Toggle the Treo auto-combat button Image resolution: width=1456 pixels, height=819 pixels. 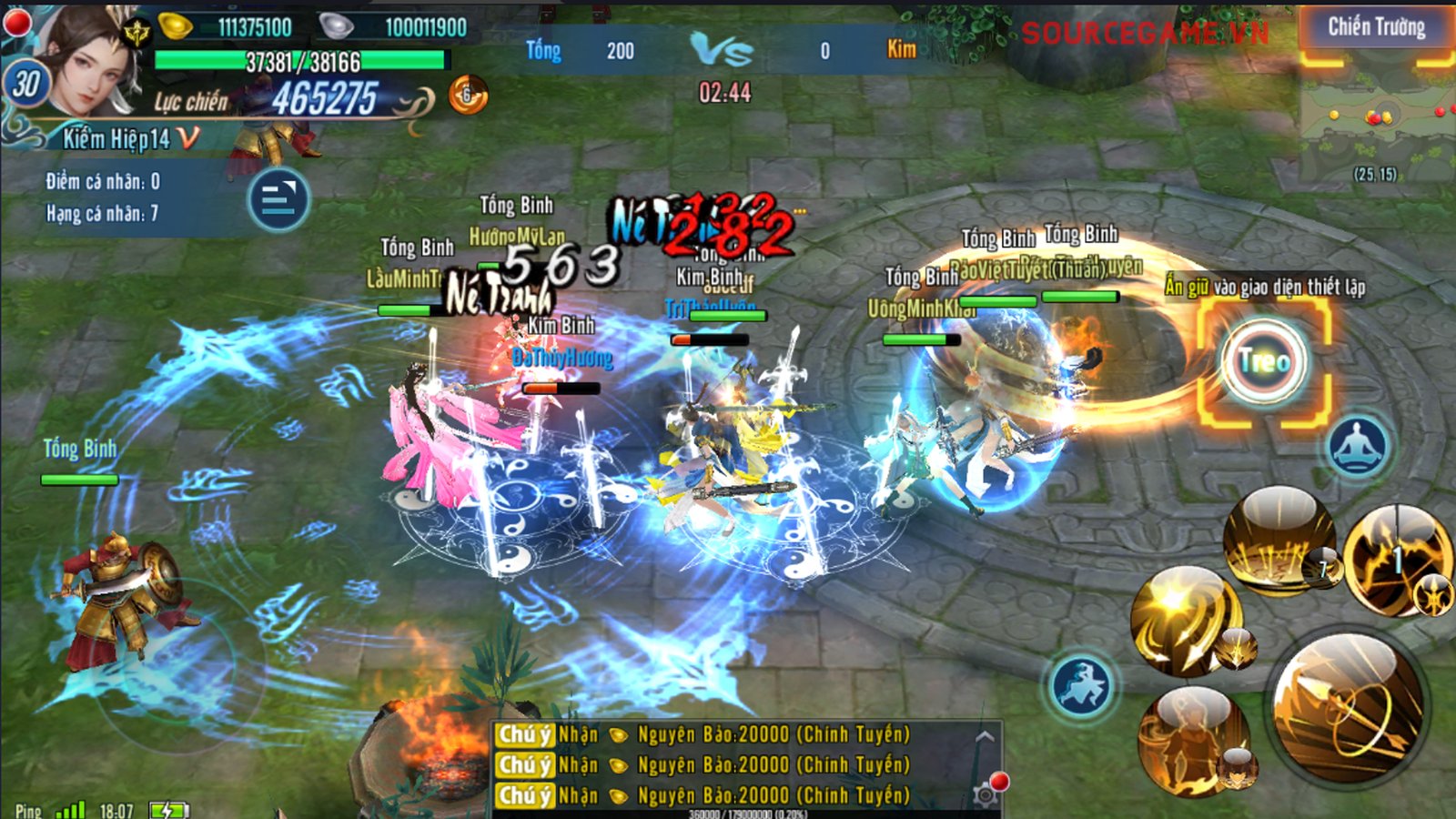1264,362
